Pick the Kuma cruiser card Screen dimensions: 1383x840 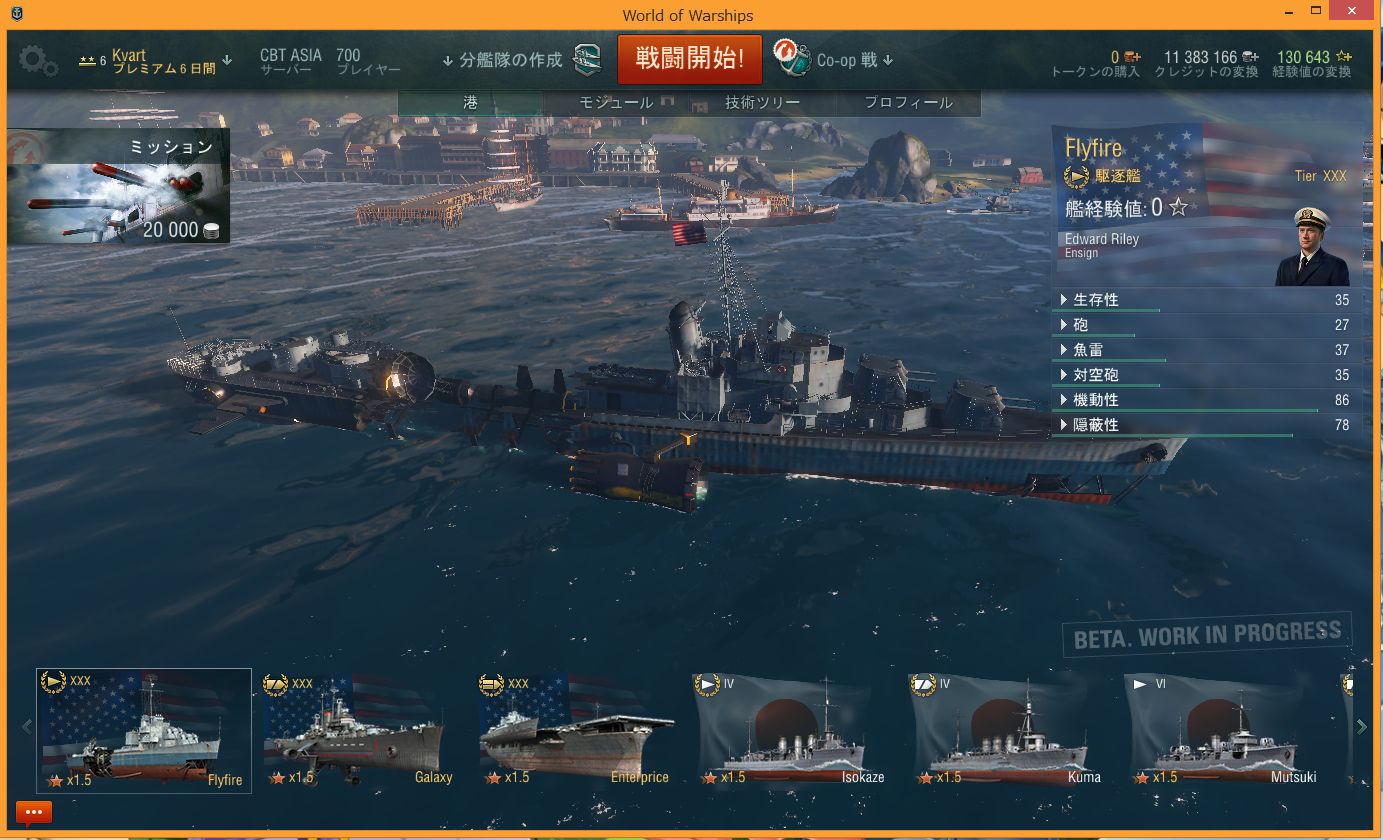pos(1007,731)
